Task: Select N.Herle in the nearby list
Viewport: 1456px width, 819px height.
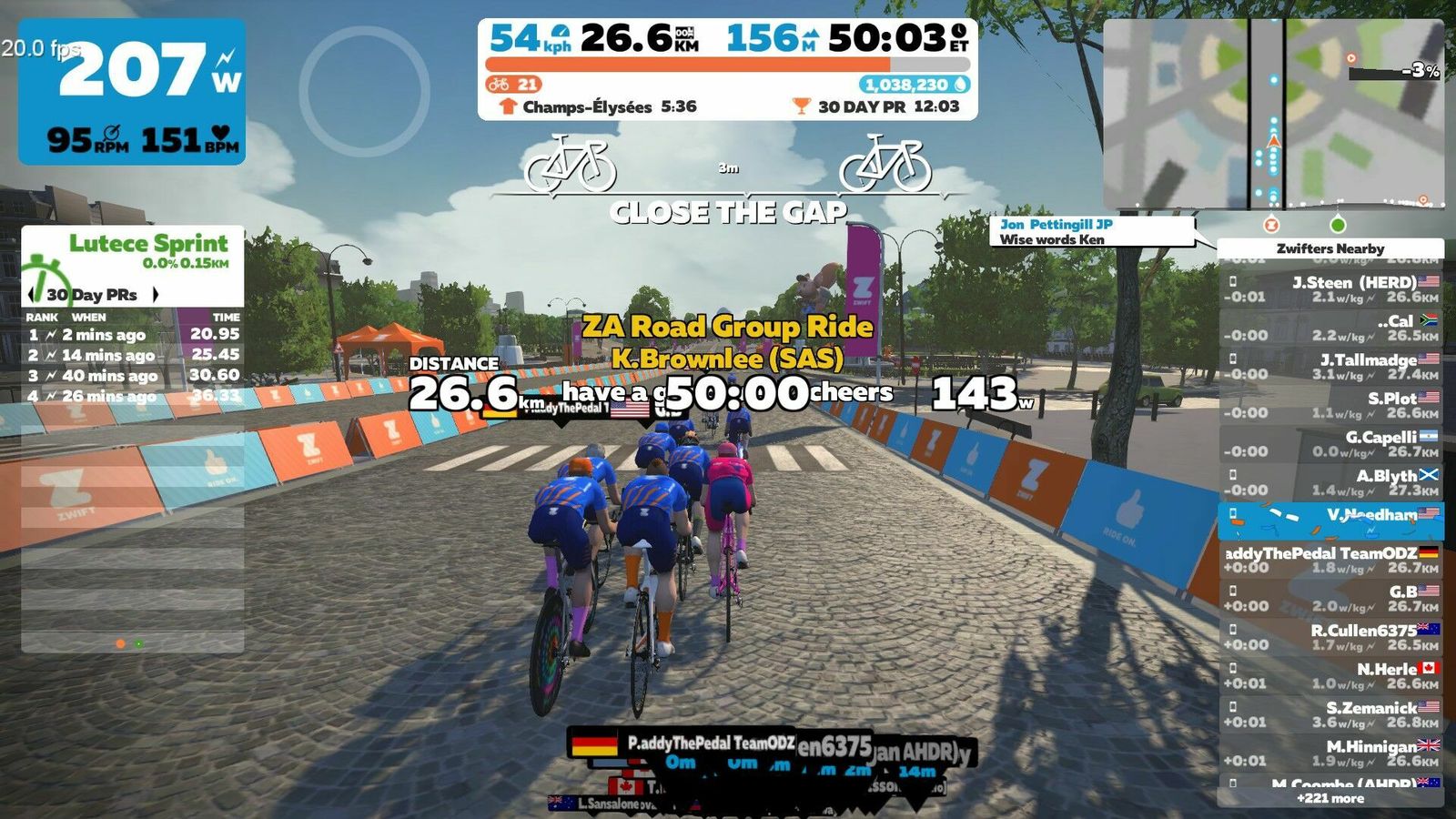Action: tap(1330, 675)
